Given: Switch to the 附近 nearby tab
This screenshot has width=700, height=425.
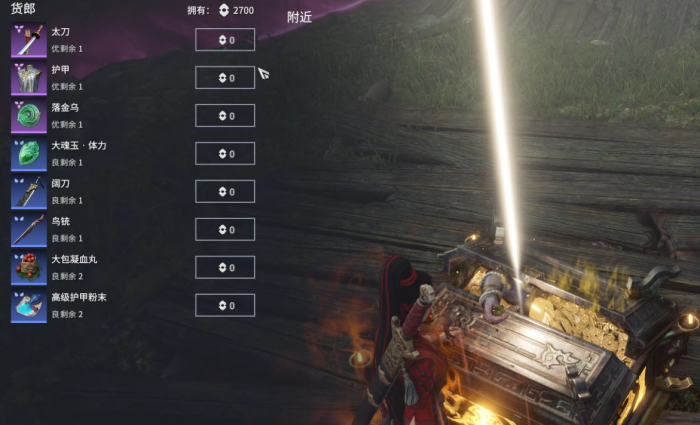Looking at the screenshot, I should tap(299, 17).
